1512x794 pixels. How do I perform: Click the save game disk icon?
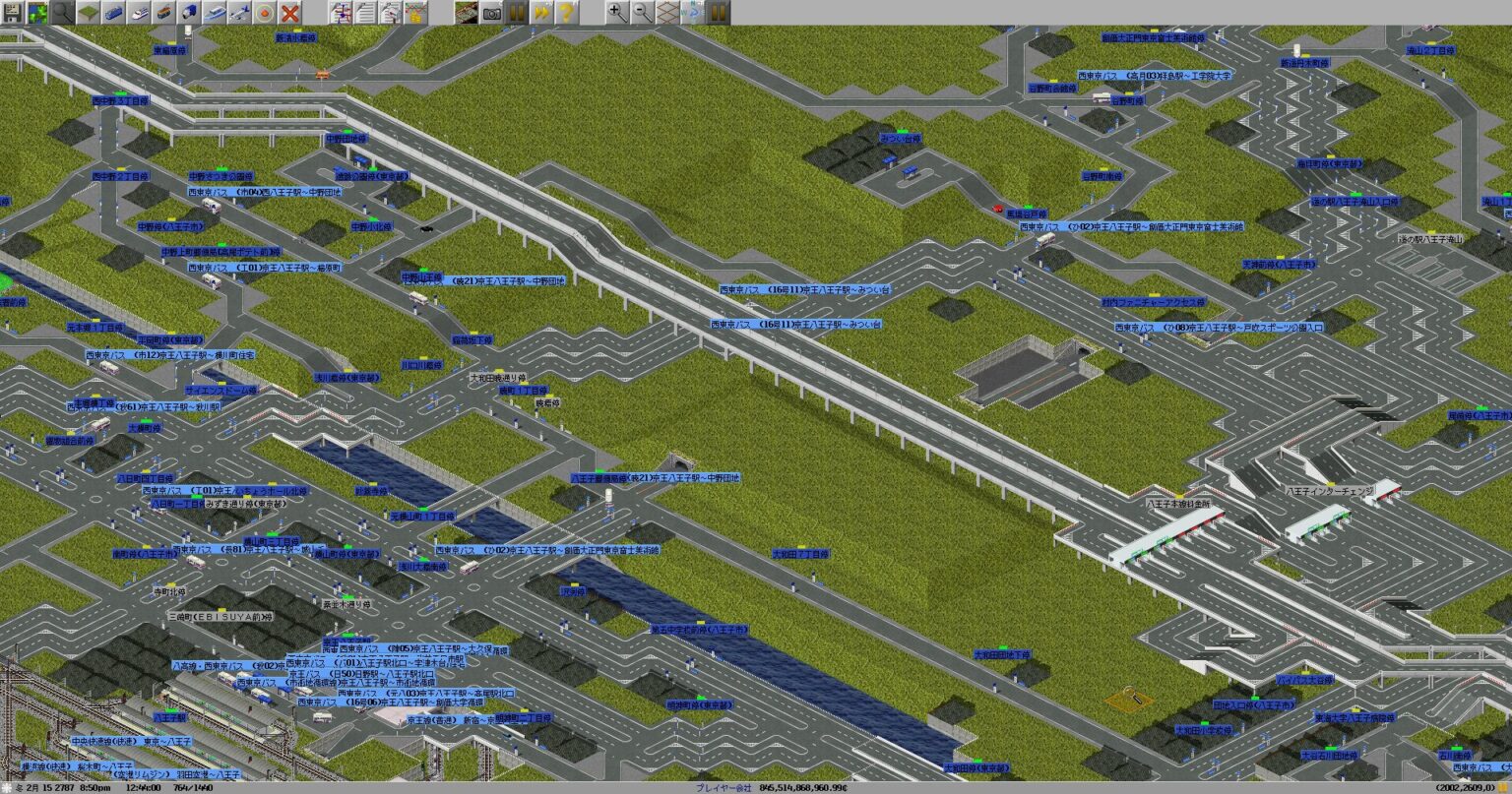[10, 14]
